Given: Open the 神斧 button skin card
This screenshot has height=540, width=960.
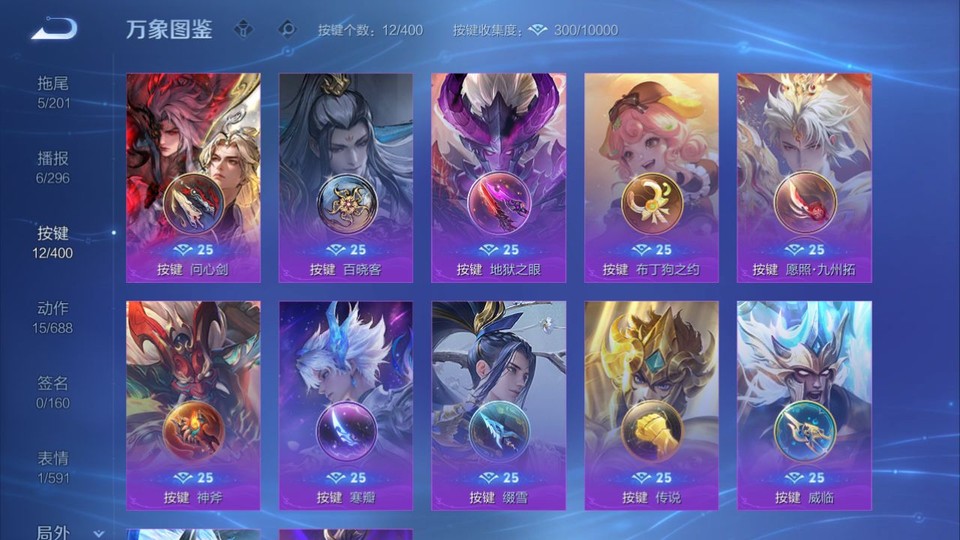Looking at the screenshot, I should 193,405.
